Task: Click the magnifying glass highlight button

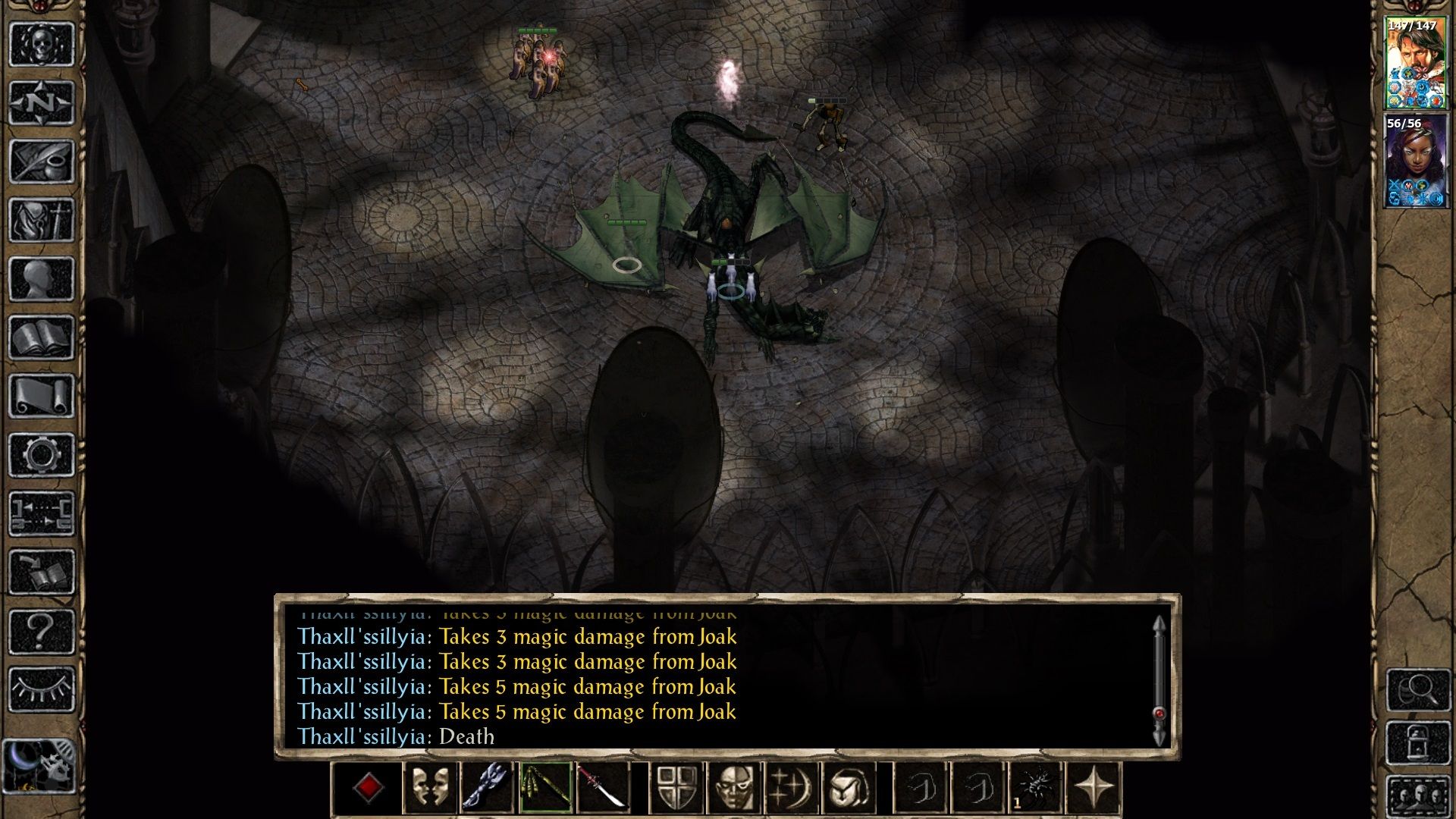Action: point(1418,689)
